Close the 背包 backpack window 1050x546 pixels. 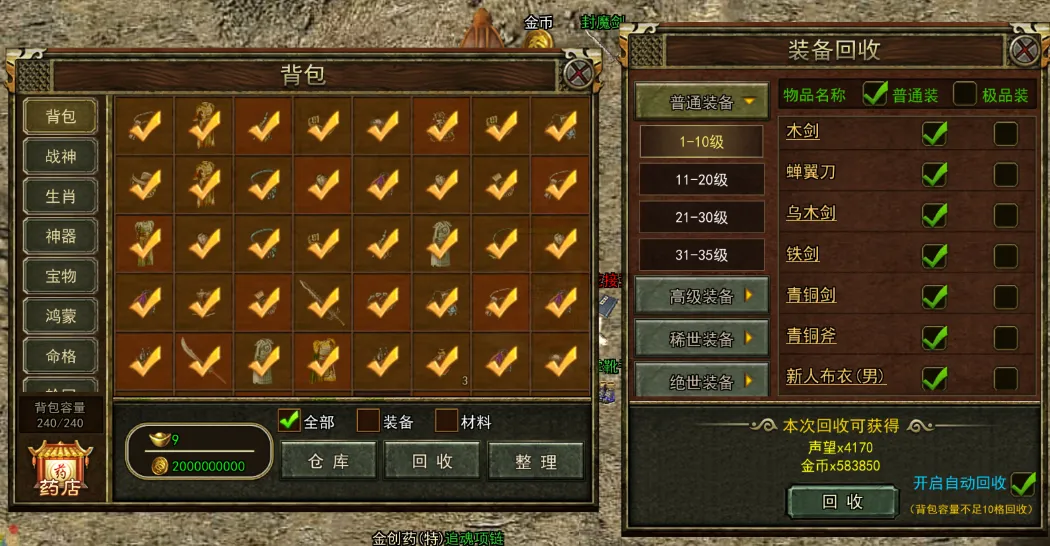[578, 73]
